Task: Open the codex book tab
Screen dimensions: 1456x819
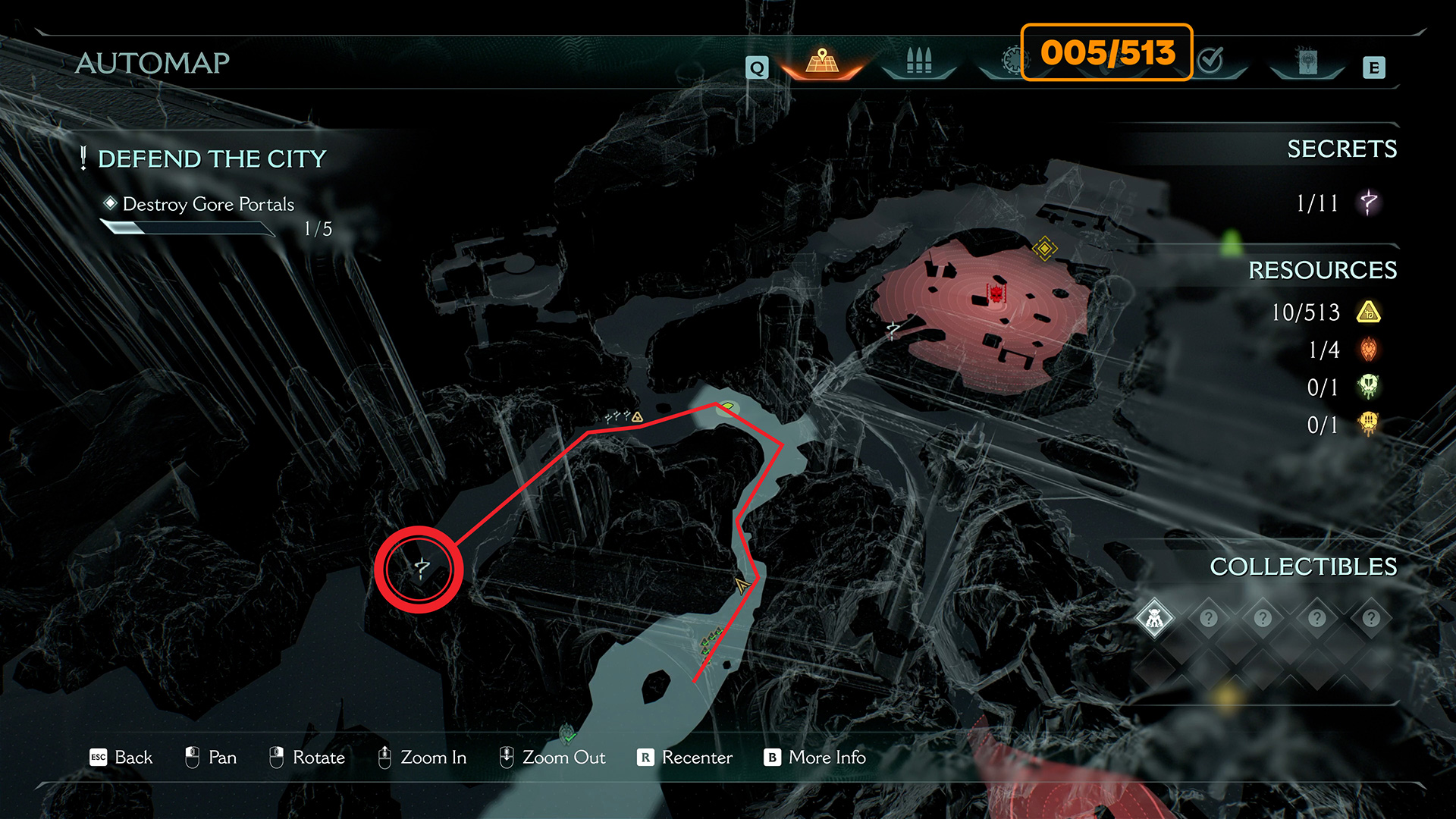Action: [x=1307, y=61]
